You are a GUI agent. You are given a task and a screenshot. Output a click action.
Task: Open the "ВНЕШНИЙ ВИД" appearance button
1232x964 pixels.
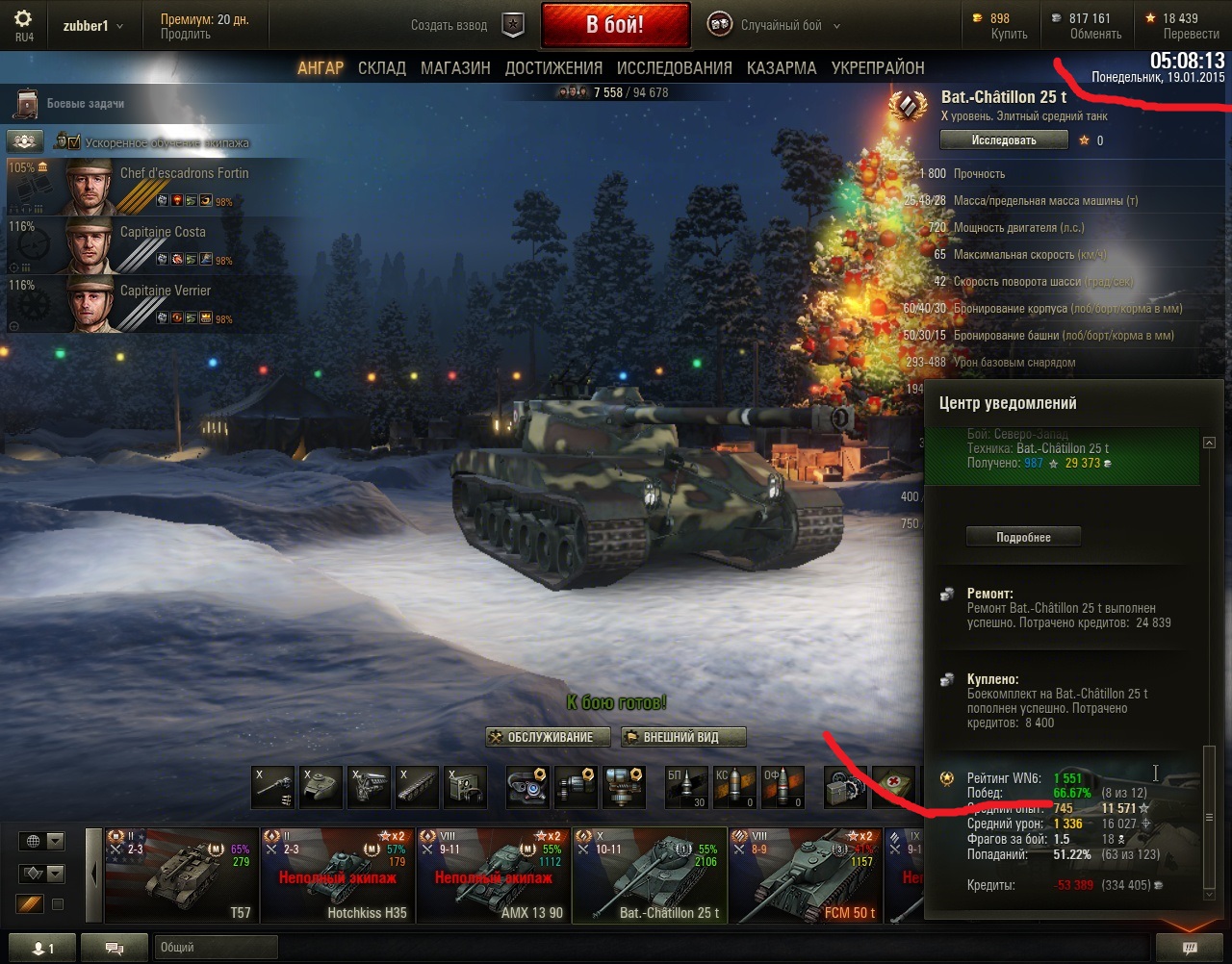coord(683,738)
